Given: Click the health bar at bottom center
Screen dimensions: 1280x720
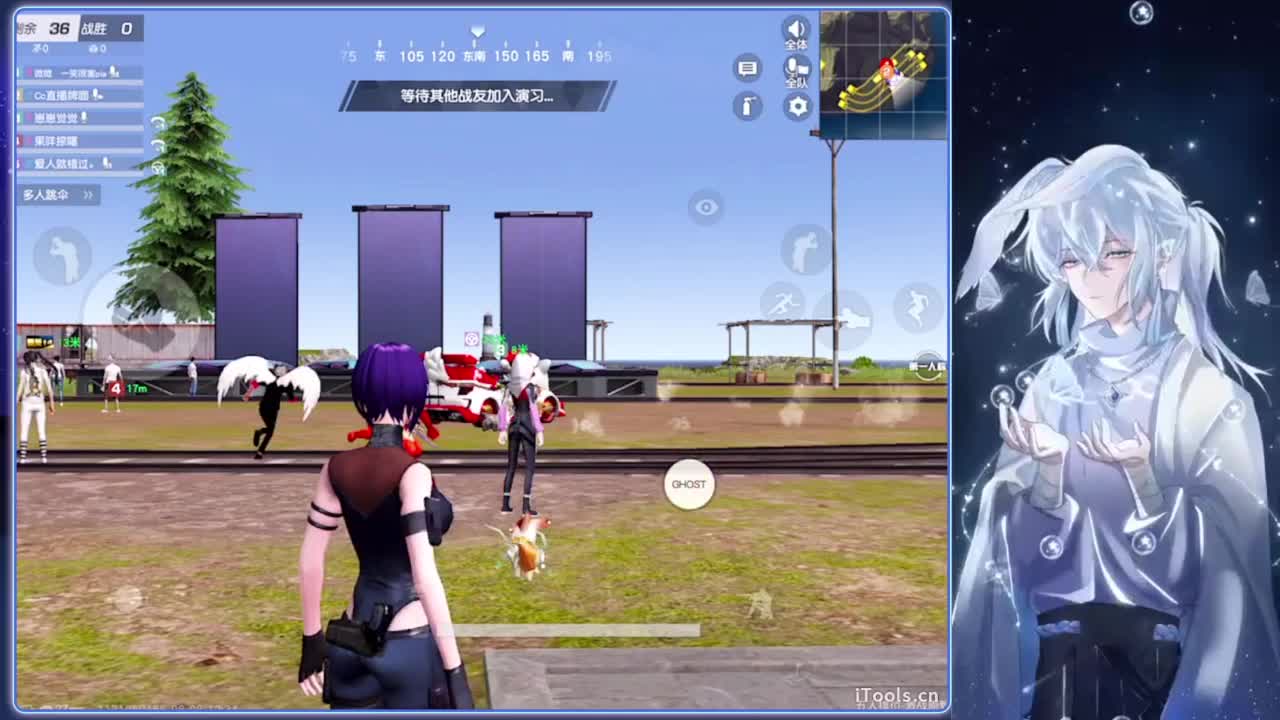Looking at the screenshot, I should (x=580, y=630).
